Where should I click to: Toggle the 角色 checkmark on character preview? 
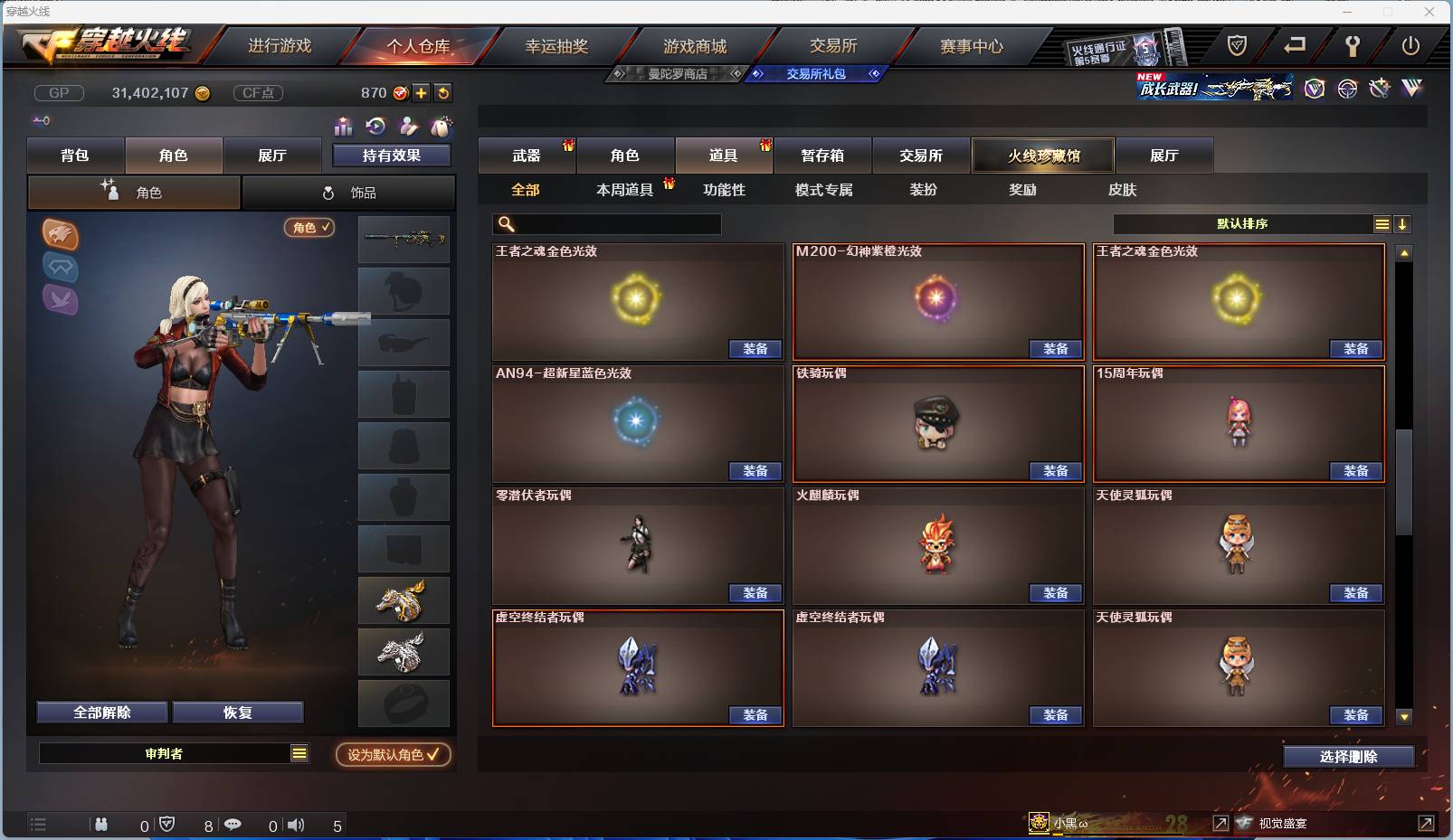309,229
